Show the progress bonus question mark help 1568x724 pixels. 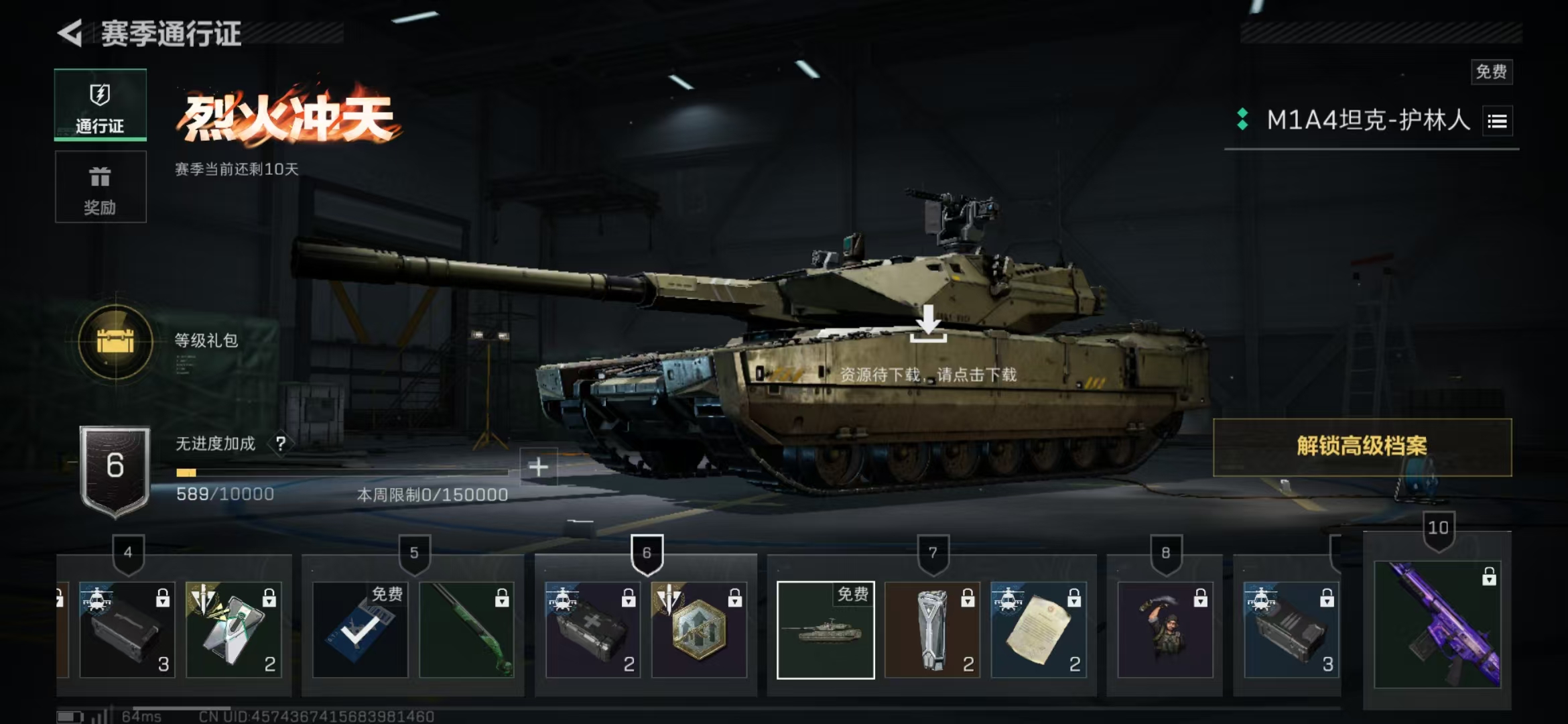(281, 443)
